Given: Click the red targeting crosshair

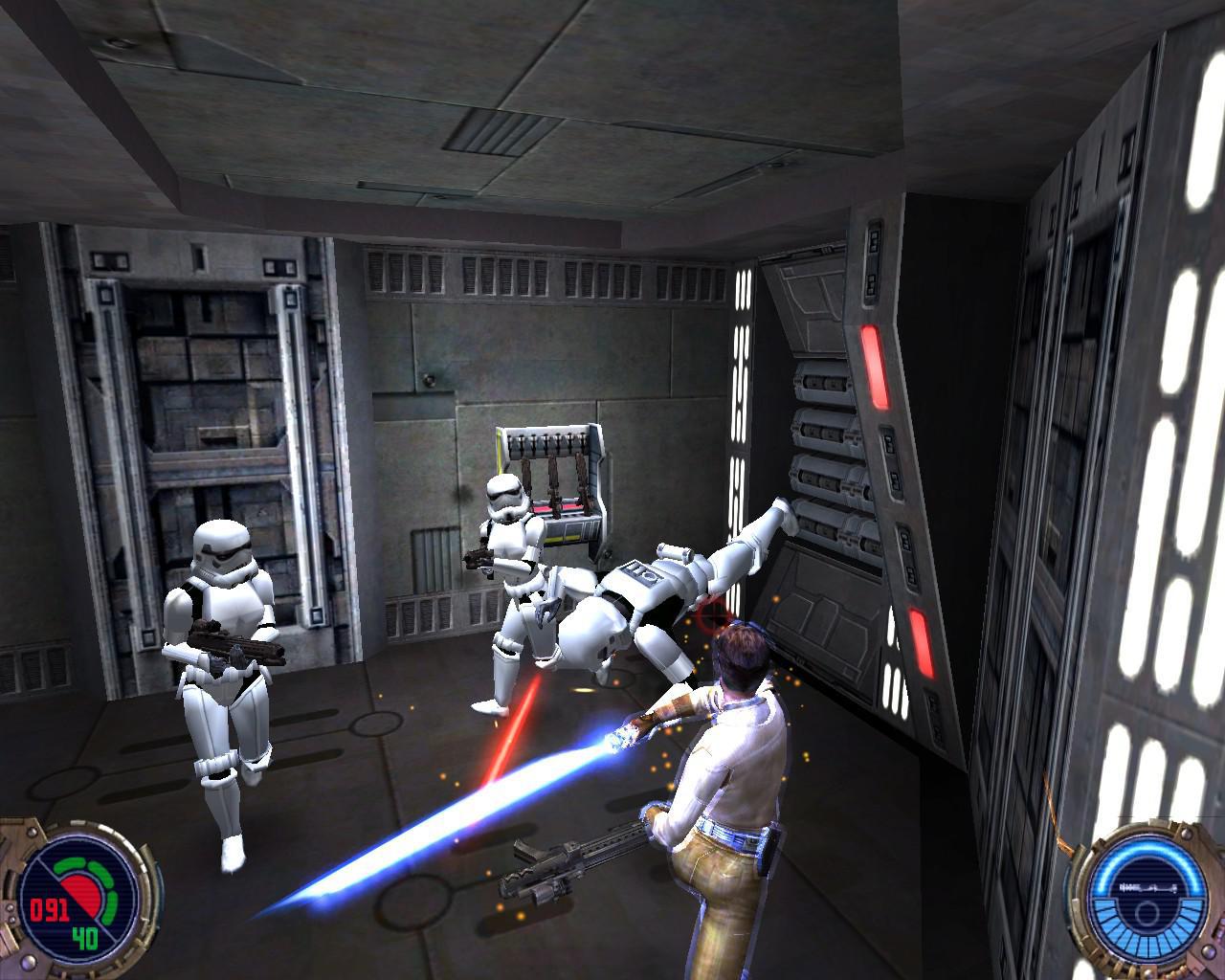Looking at the screenshot, I should point(712,615).
